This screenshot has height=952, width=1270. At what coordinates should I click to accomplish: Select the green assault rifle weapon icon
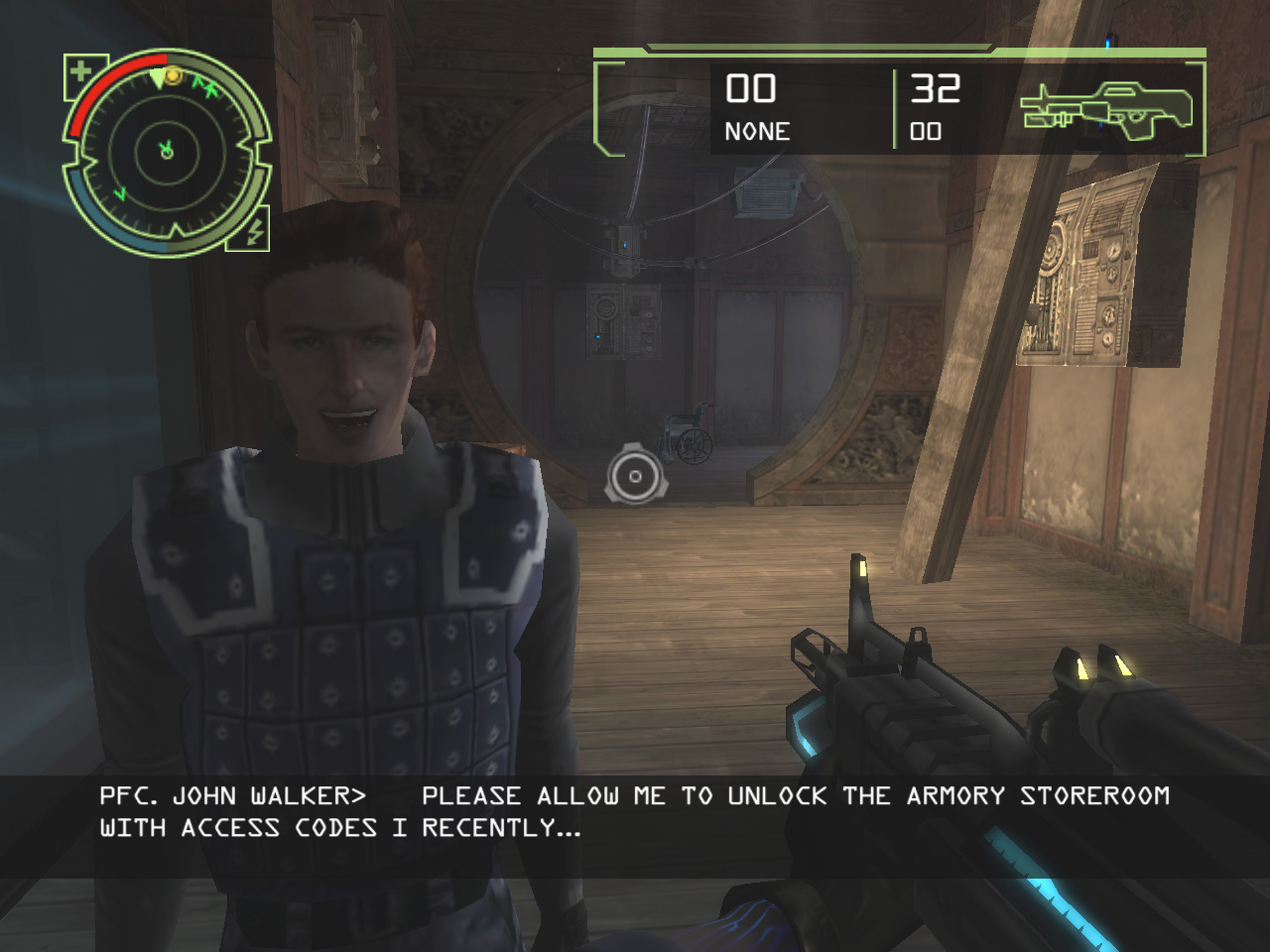[1106, 108]
